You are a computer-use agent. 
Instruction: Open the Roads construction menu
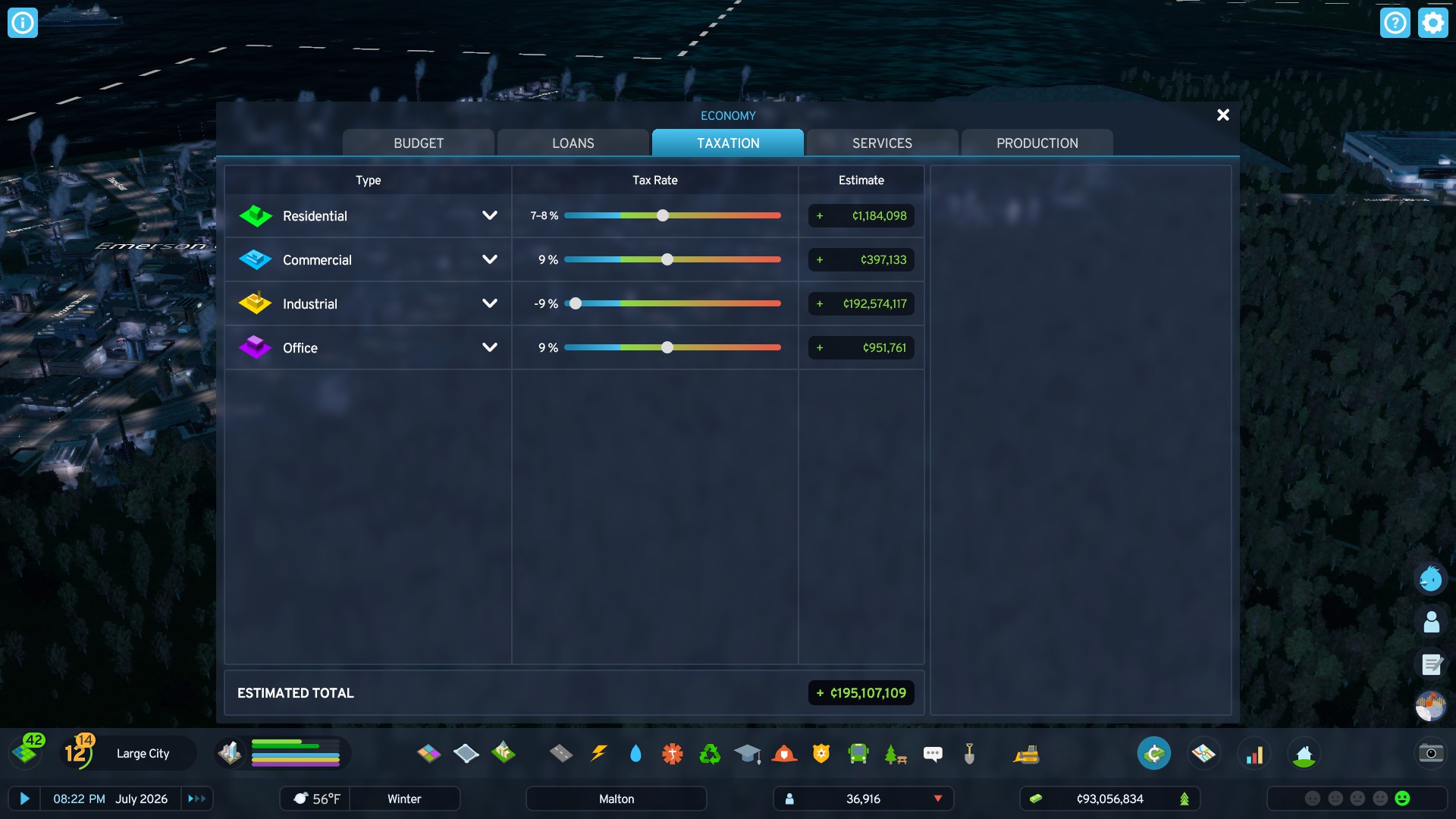(x=562, y=753)
